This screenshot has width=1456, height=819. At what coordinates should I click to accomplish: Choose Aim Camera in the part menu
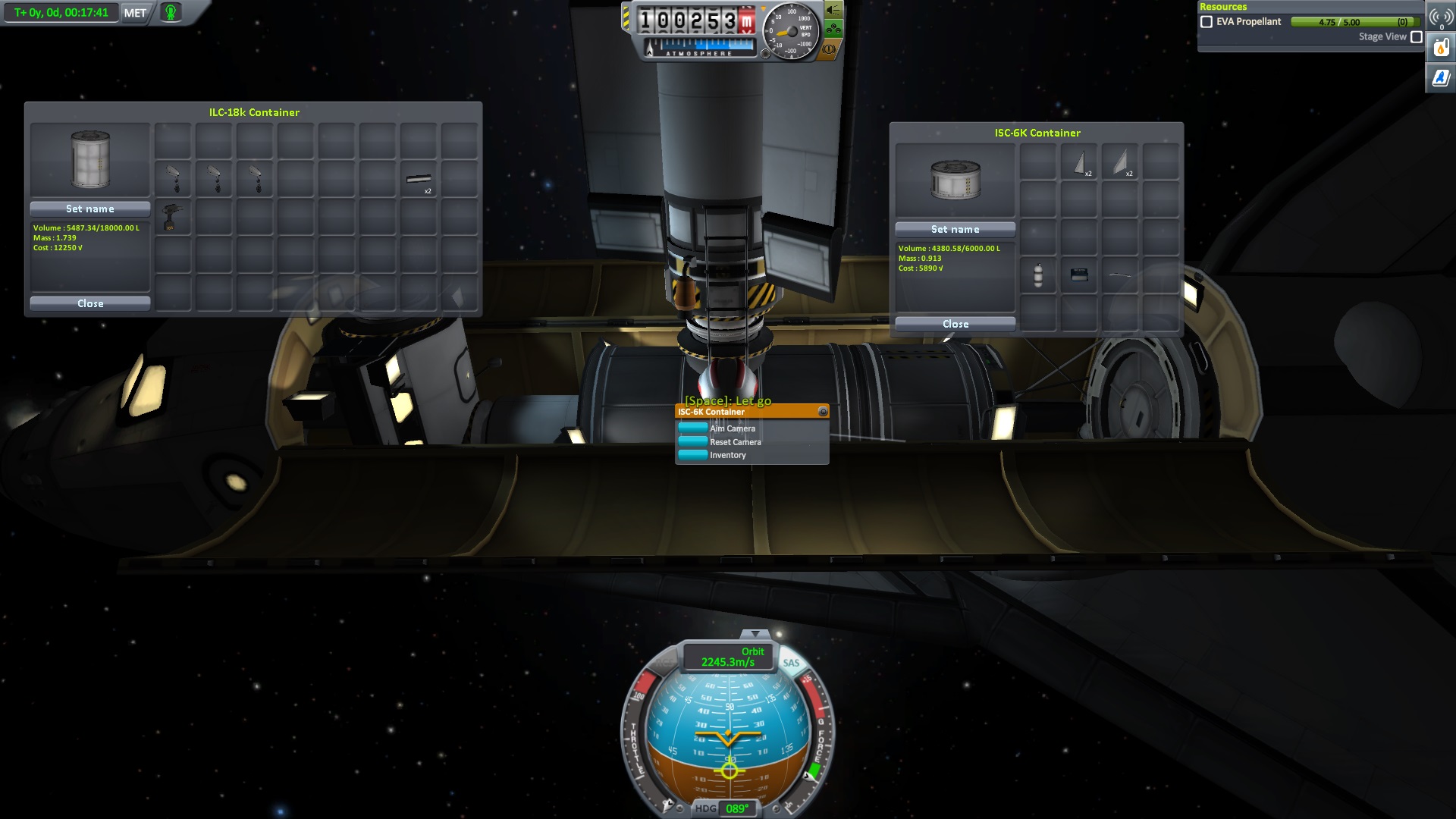tap(733, 428)
